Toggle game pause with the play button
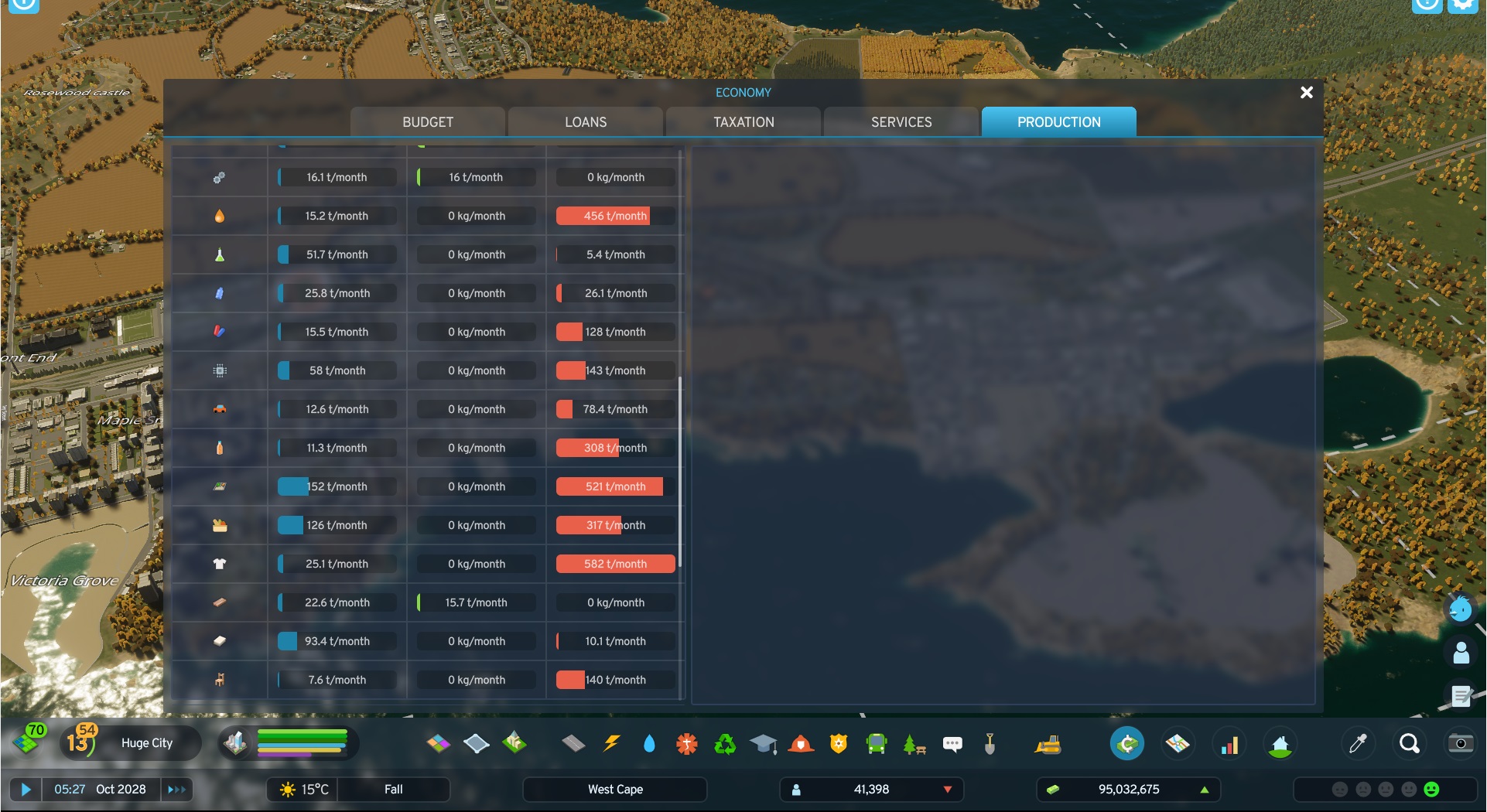The width and height of the screenshot is (1487, 812). tap(26, 789)
